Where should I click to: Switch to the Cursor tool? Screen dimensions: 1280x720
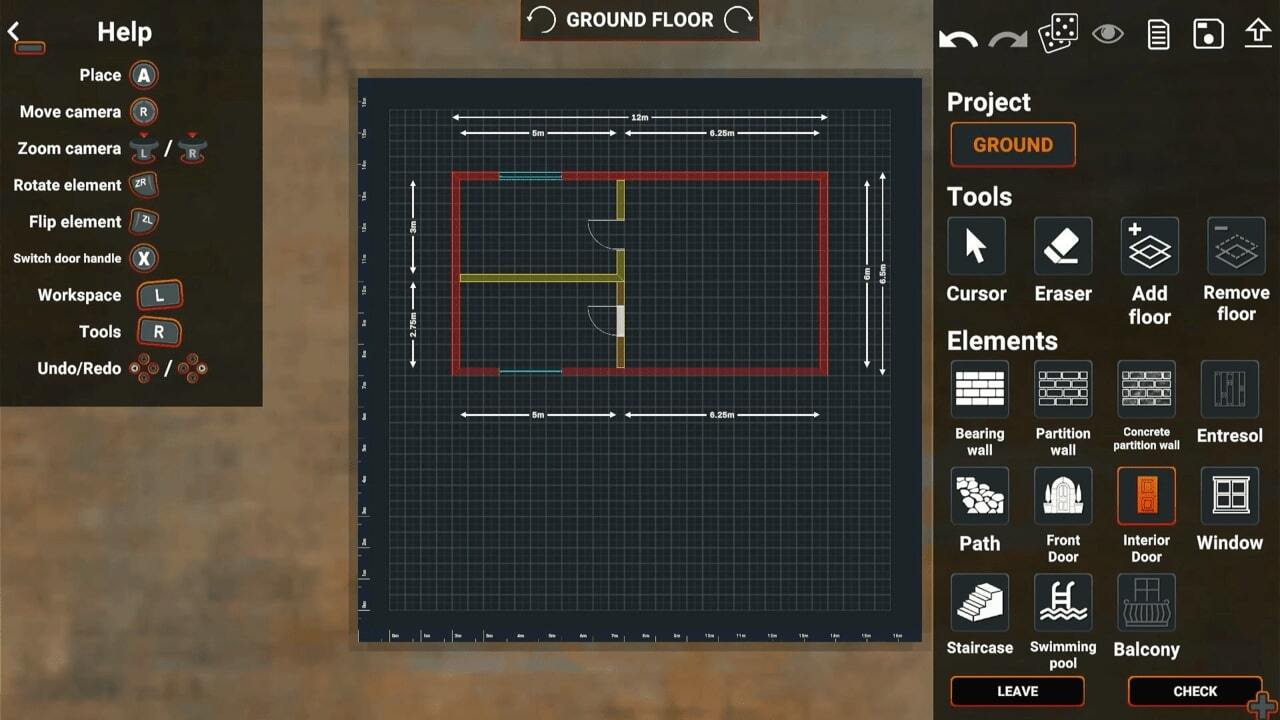[x=976, y=246]
